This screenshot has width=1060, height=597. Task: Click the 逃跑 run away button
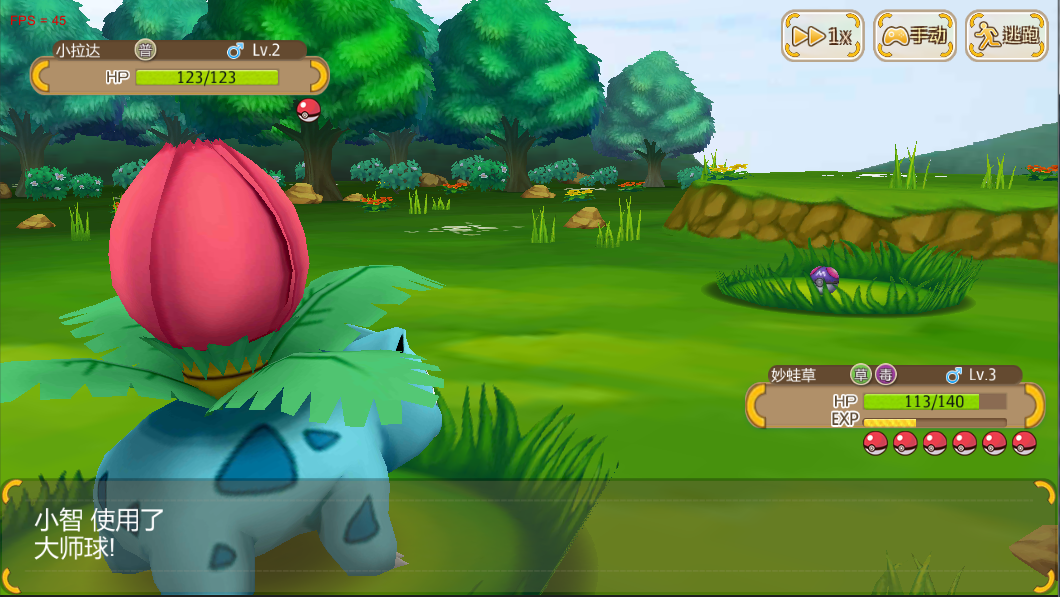[1006, 36]
